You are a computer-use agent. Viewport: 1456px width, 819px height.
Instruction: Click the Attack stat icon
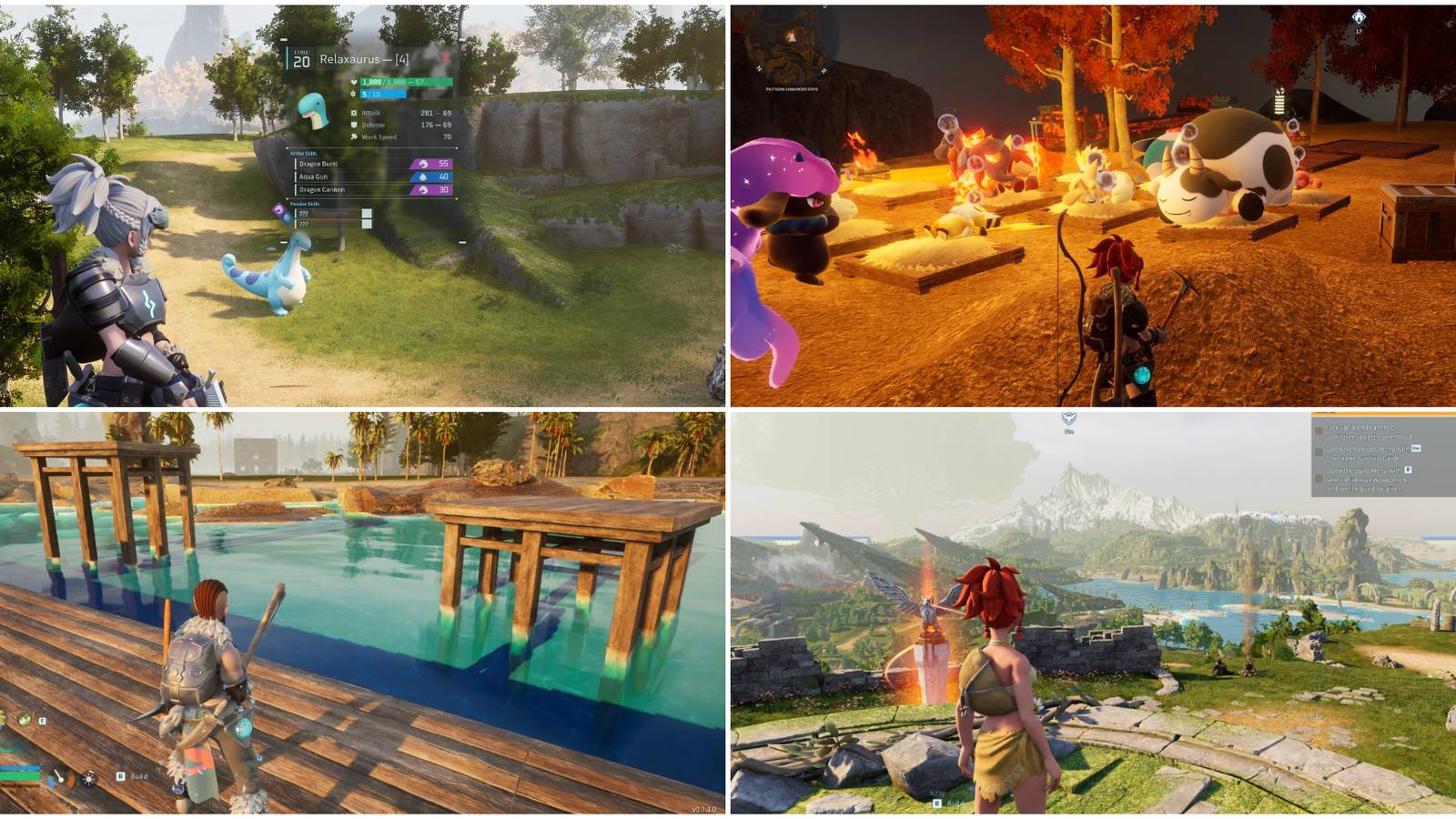click(x=353, y=113)
